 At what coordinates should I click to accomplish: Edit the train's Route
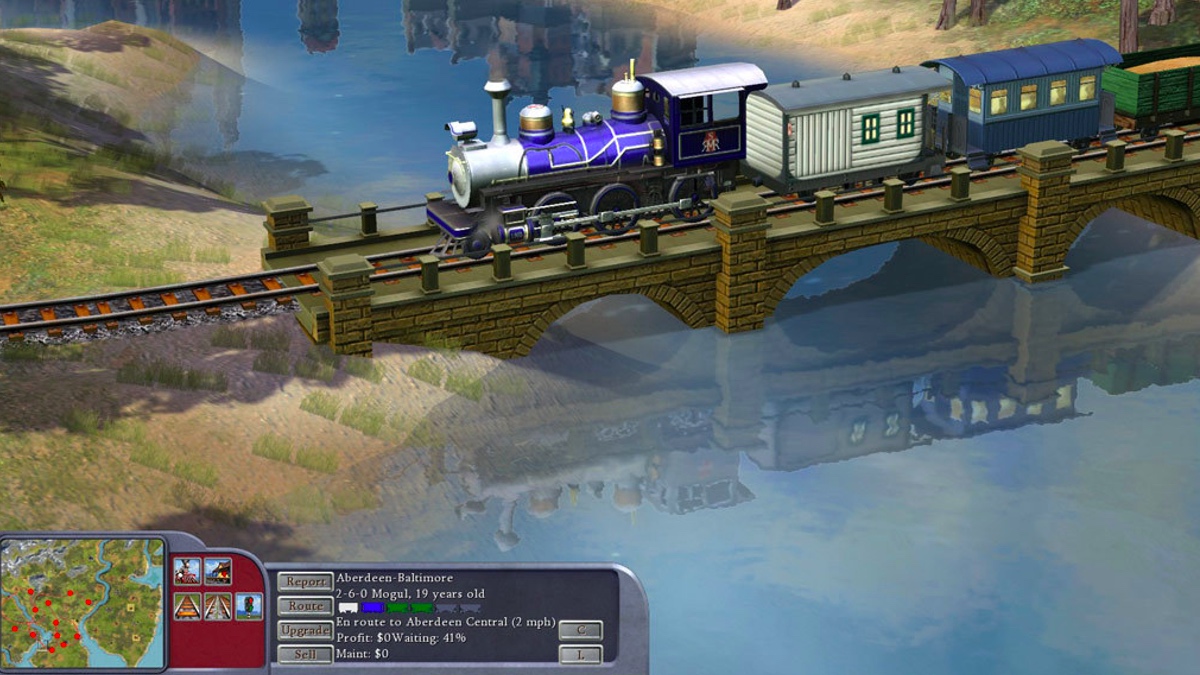pyautogui.click(x=305, y=606)
